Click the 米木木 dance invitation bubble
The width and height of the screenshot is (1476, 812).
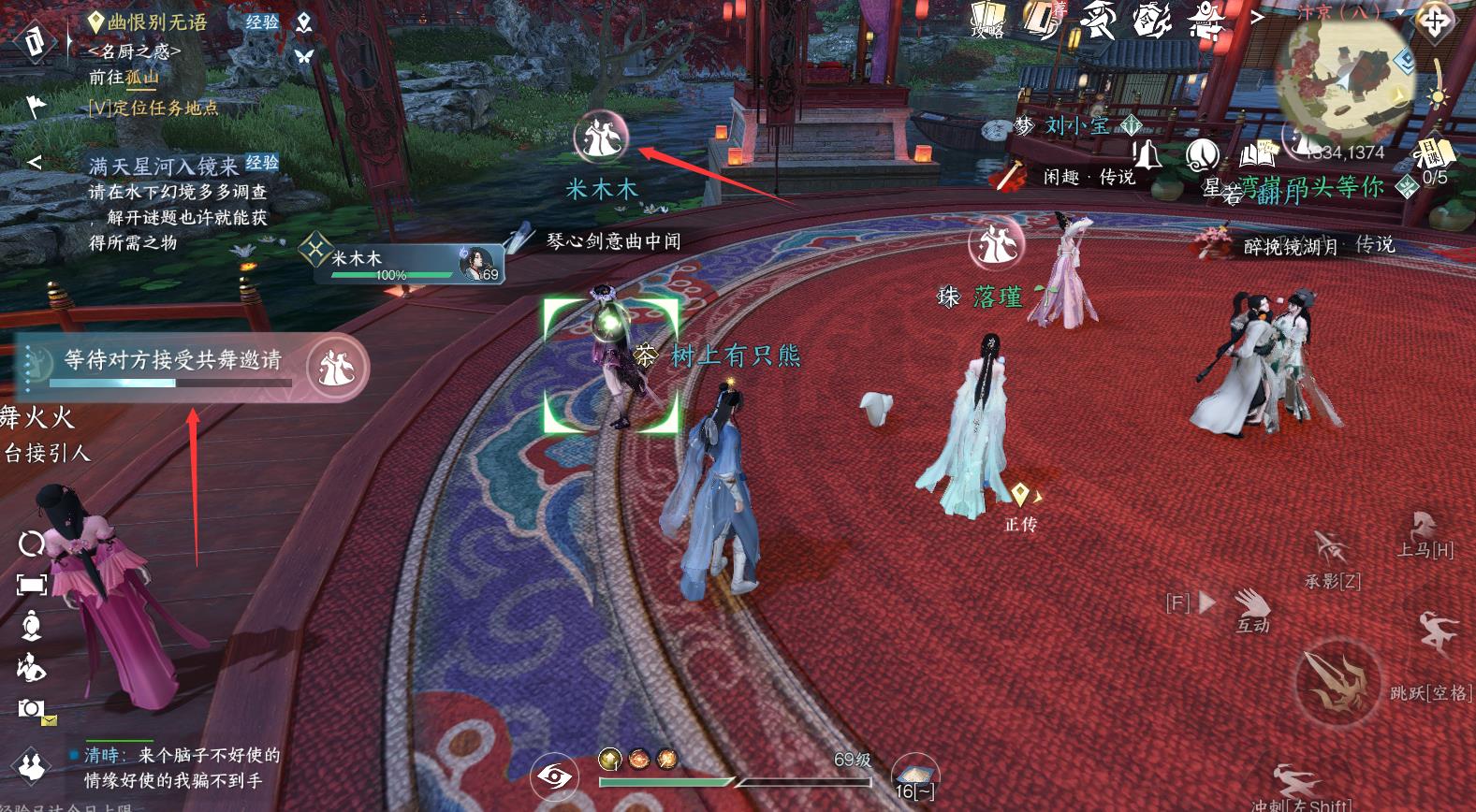600,138
